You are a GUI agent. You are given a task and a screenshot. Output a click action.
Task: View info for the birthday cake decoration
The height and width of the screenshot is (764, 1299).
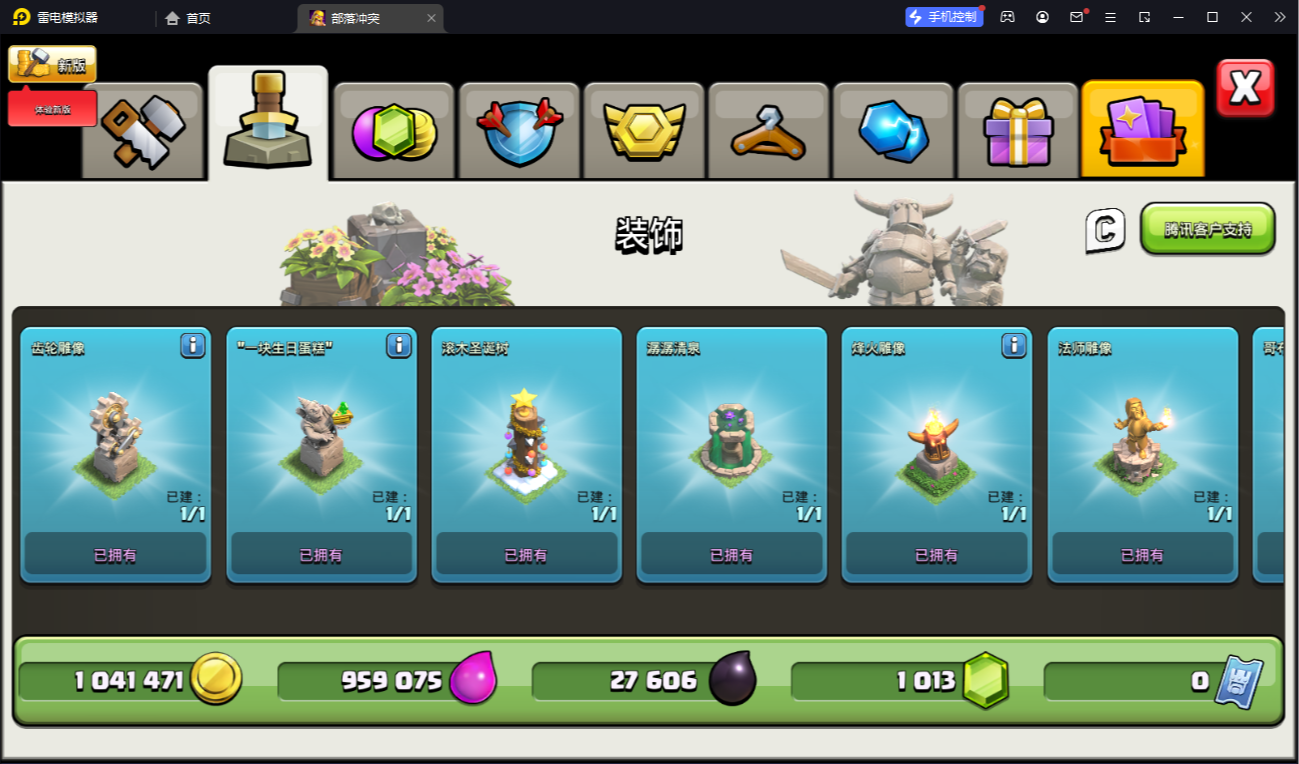[x=399, y=346]
